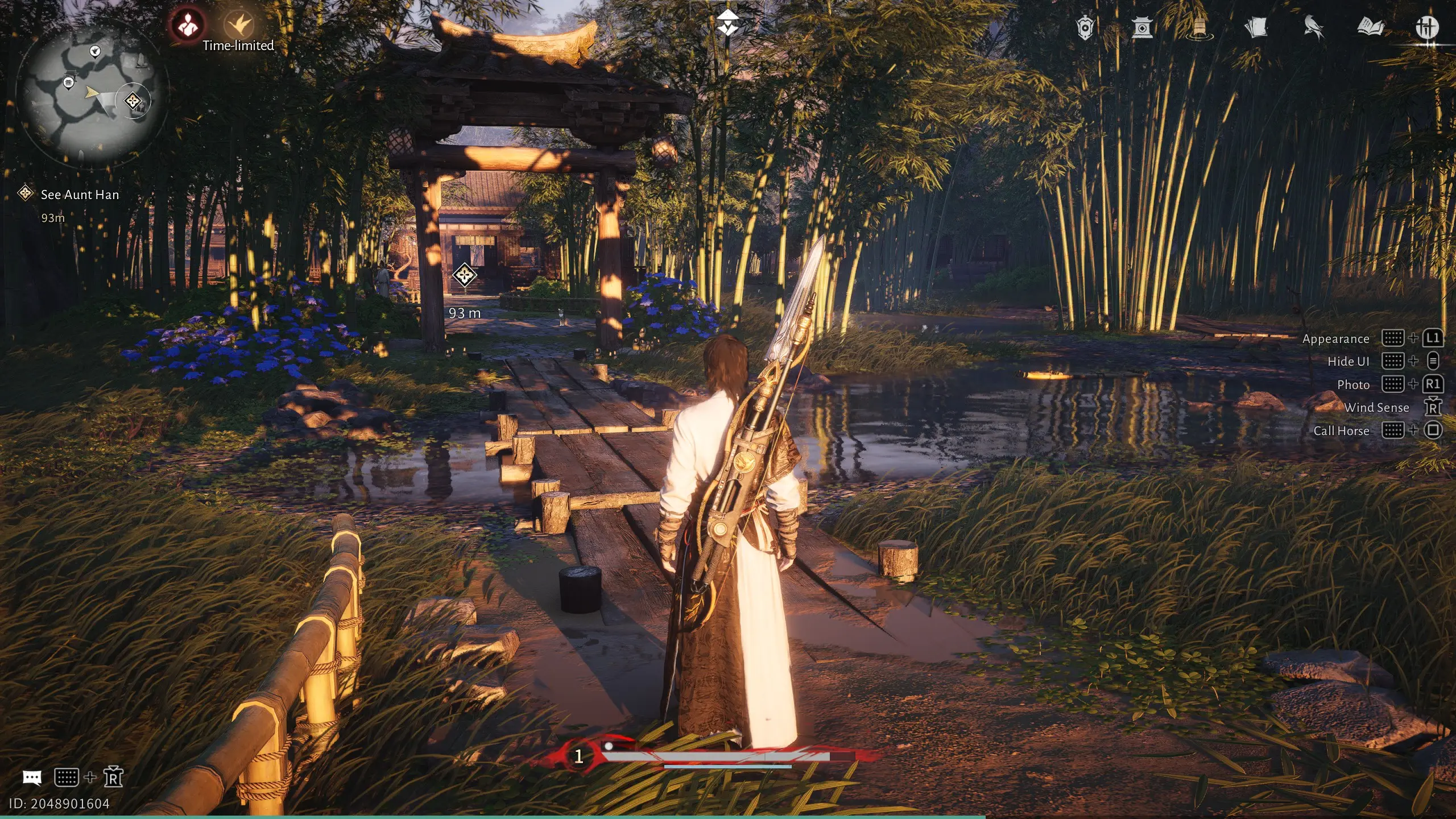Click the compass marker at top center
The image size is (1456, 819).
pos(727,24)
